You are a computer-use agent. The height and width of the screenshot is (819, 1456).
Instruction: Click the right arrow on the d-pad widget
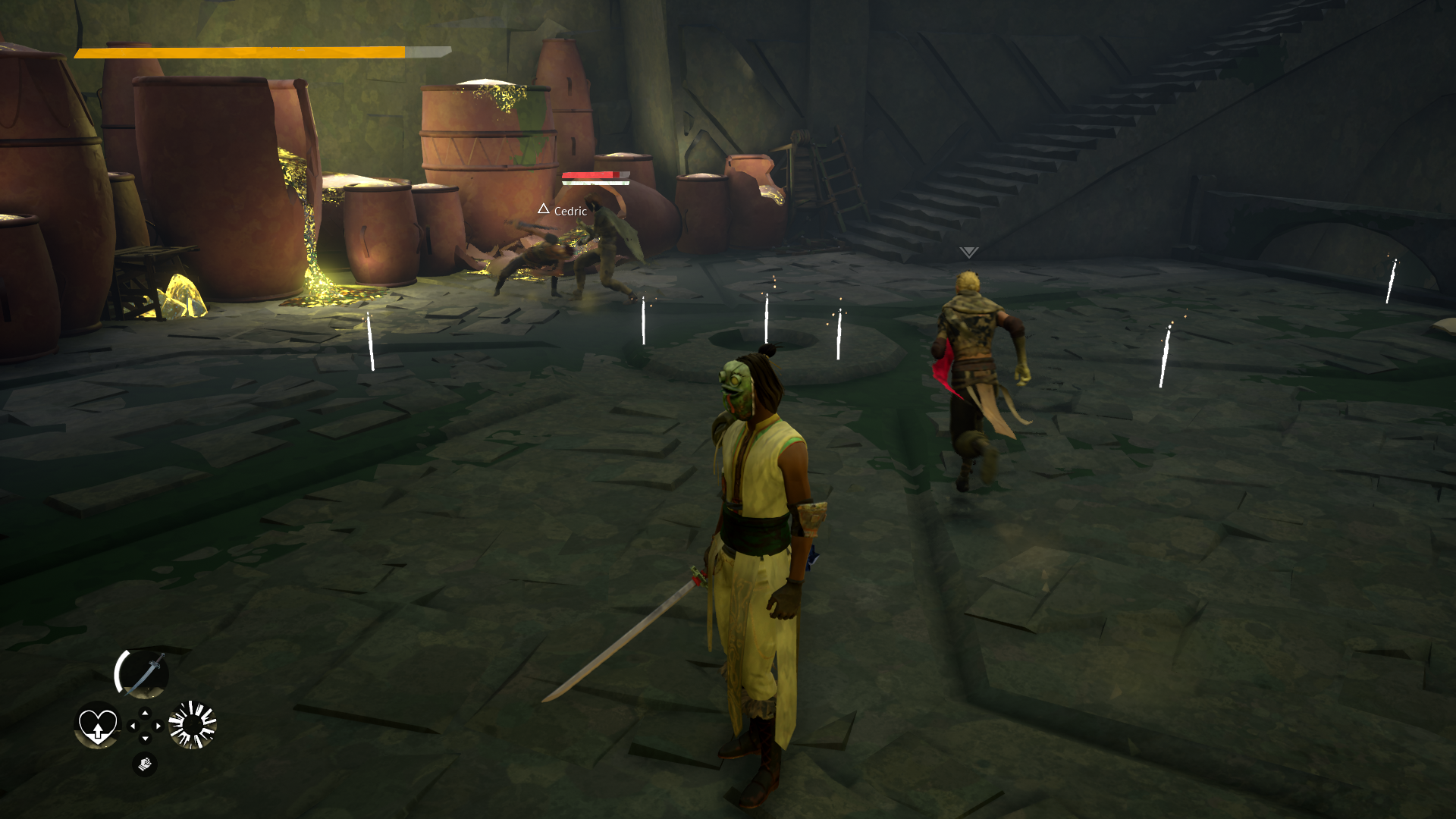[x=158, y=726]
